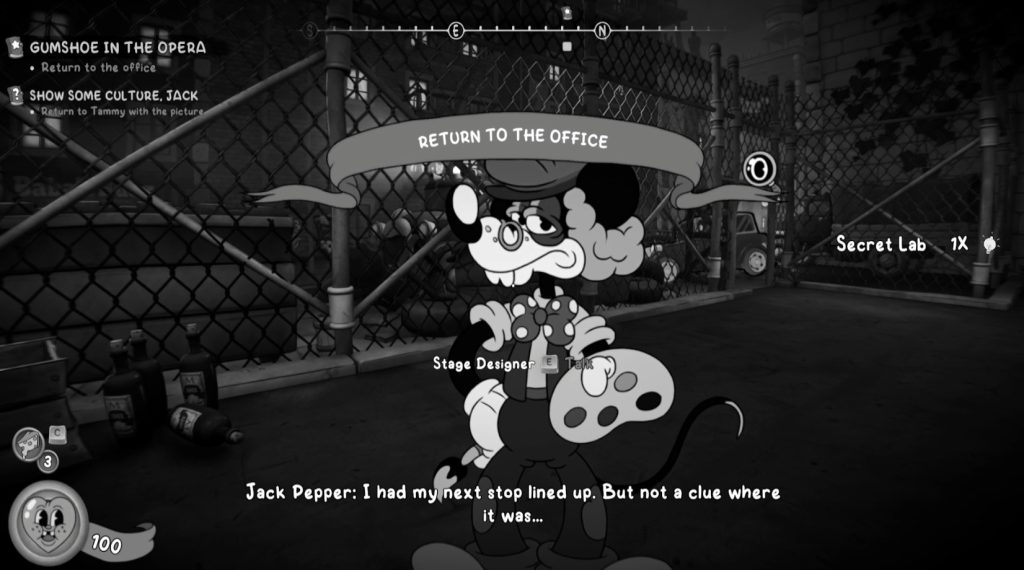The image size is (1024, 570).
Task: Click the compass bar's E heading marker
Action: (x=456, y=31)
